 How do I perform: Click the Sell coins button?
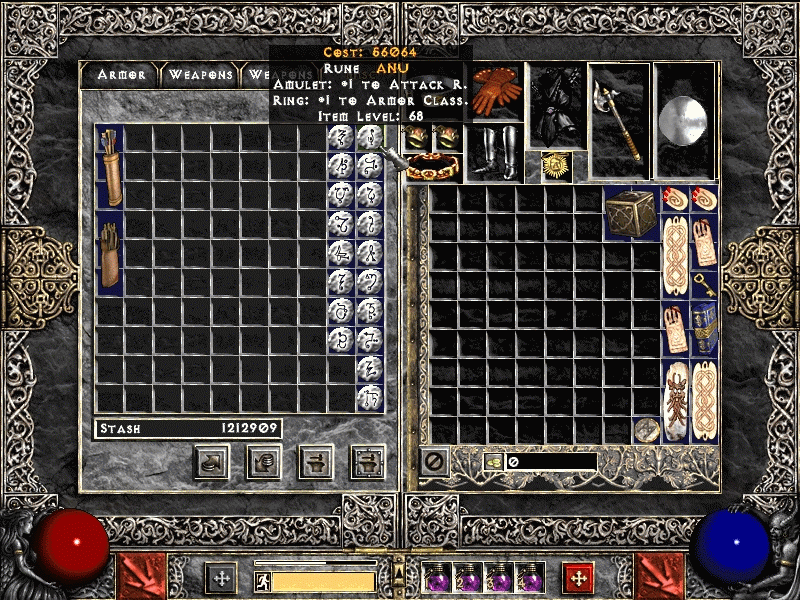click(x=264, y=462)
